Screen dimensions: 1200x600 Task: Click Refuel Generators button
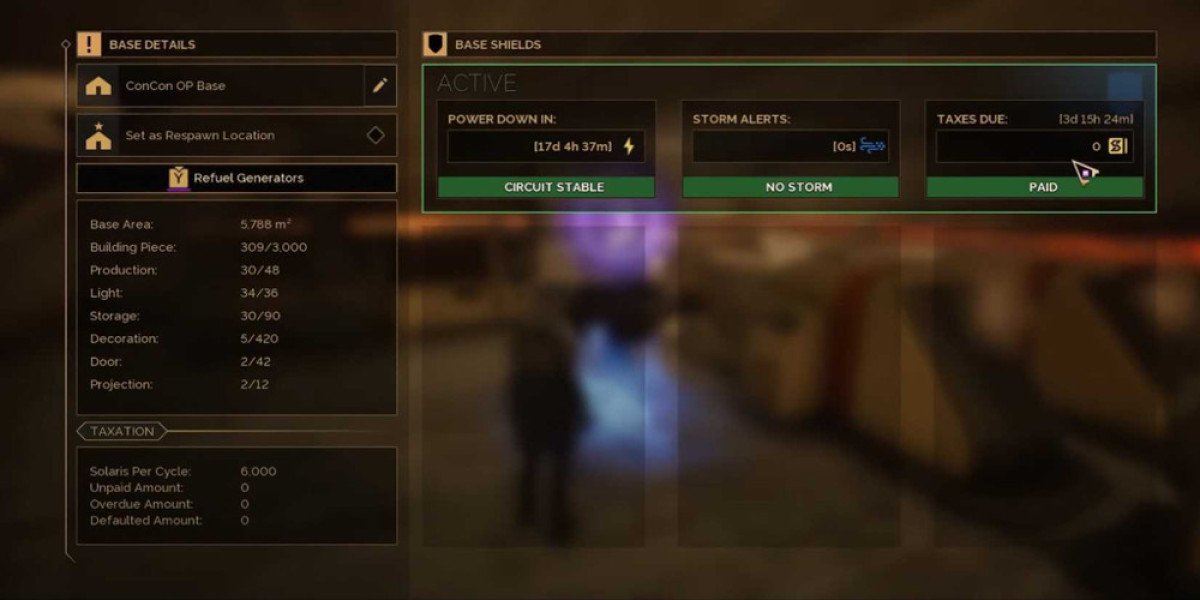pos(236,178)
